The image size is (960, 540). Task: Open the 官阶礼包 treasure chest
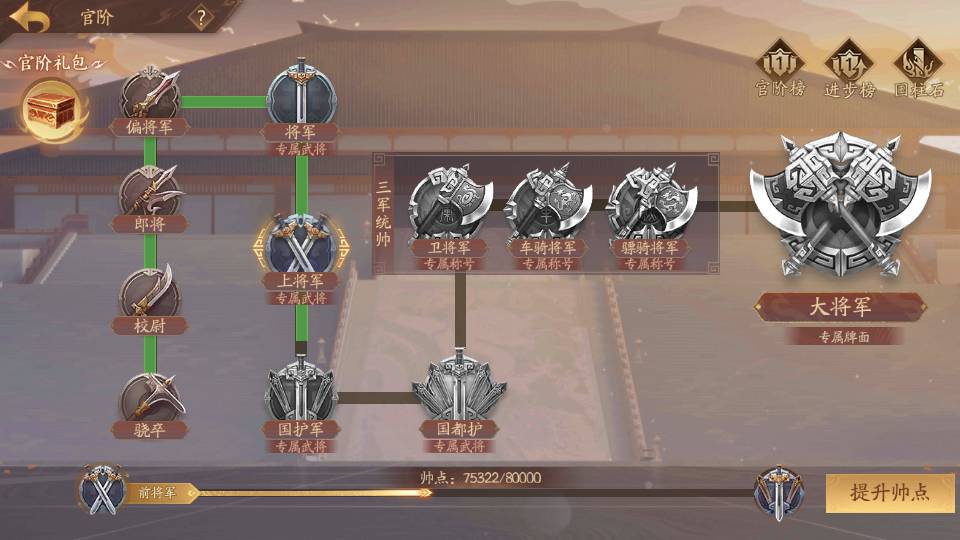click(x=53, y=105)
